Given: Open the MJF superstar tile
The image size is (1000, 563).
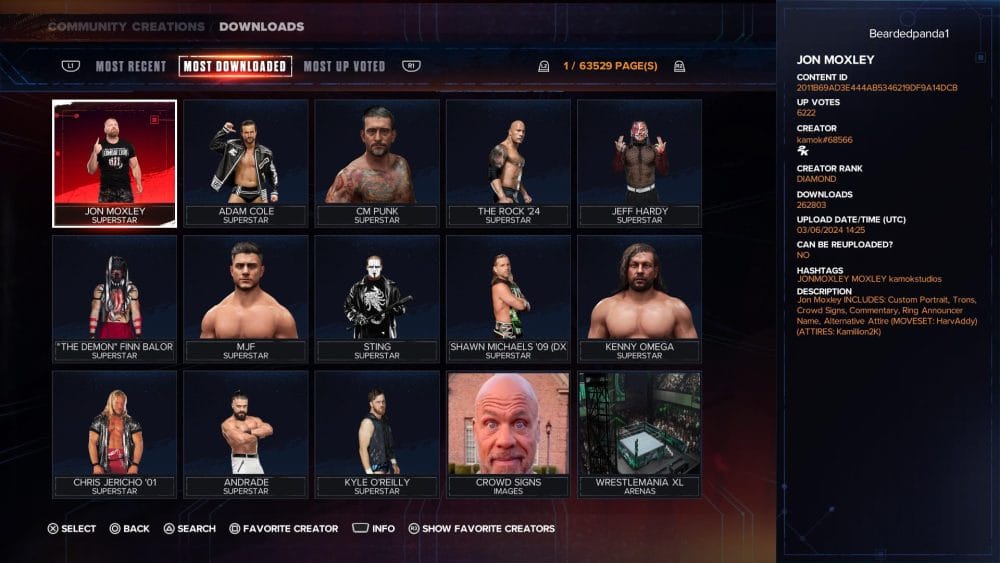Looking at the screenshot, I should (x=245, y=298).
